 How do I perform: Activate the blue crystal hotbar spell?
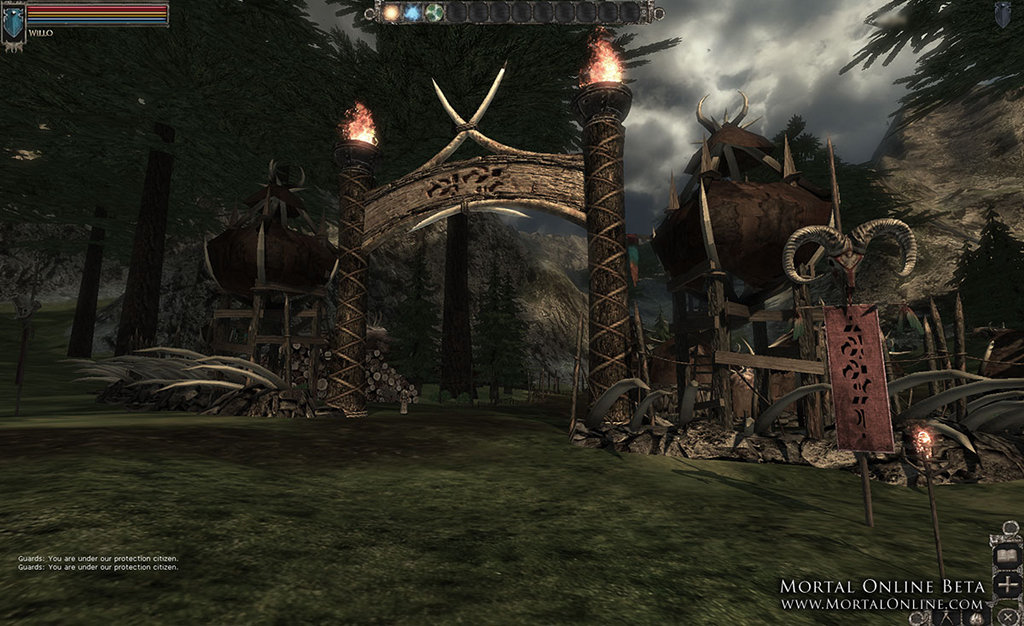click(x=412, y=12)
